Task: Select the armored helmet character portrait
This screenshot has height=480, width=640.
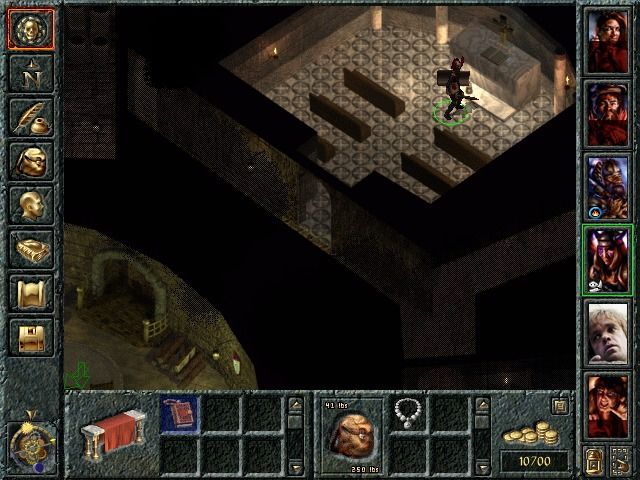Action: [x=608, y=185]
